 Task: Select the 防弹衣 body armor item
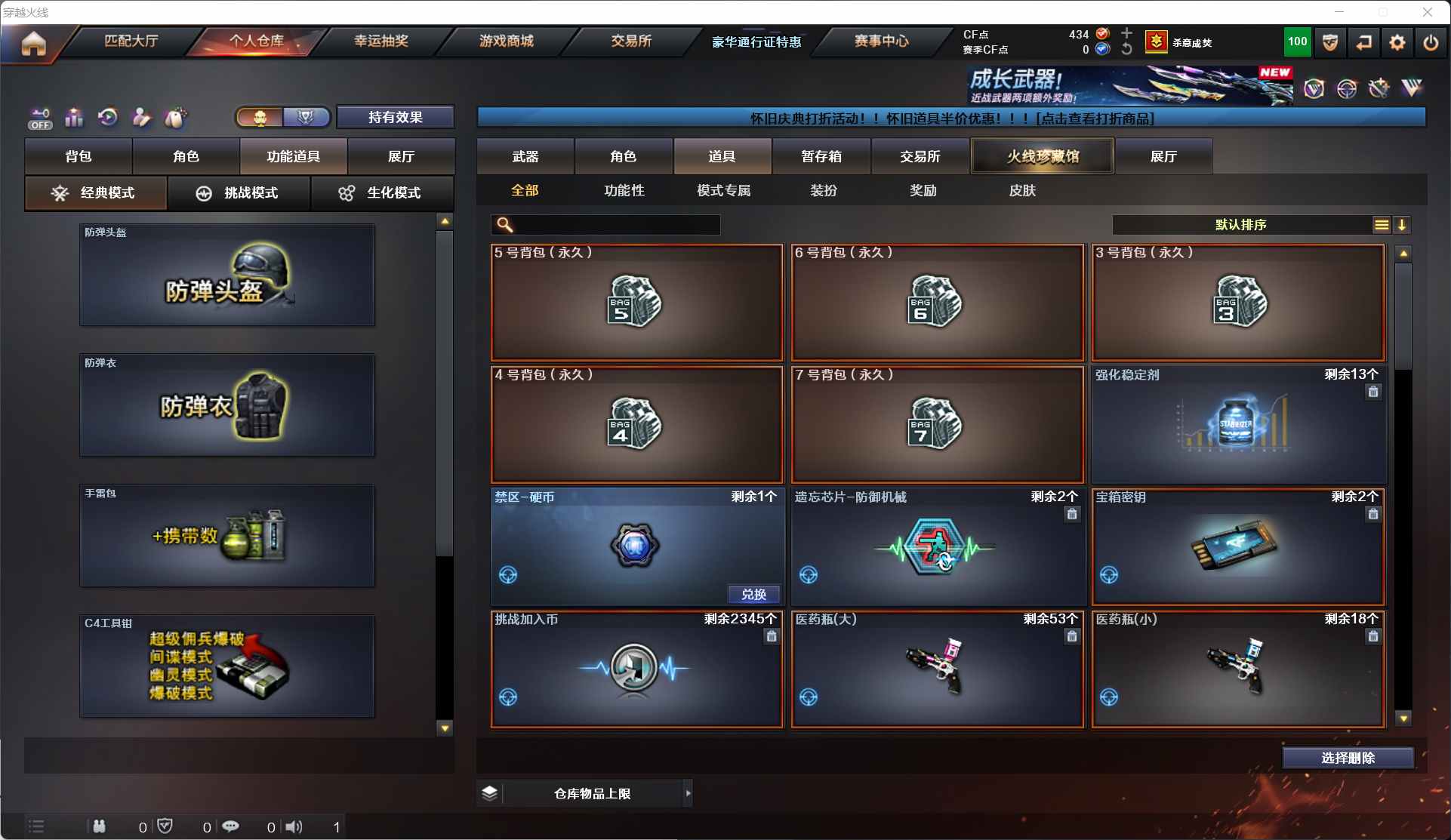[x=227, y=405]
